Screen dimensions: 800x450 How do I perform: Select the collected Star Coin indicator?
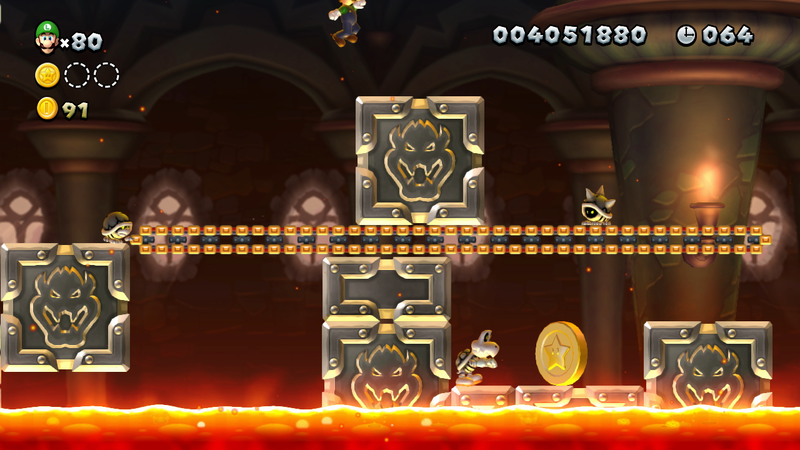(47, 74)
